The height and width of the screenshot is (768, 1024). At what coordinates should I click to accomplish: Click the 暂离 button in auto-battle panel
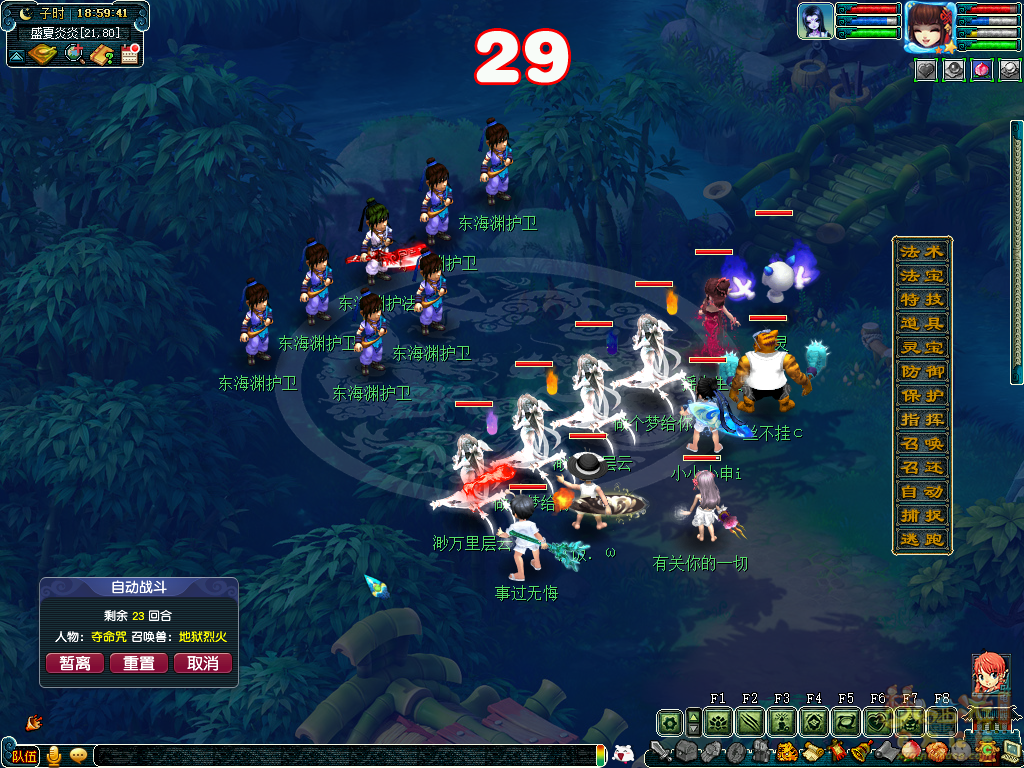(75, 663)
